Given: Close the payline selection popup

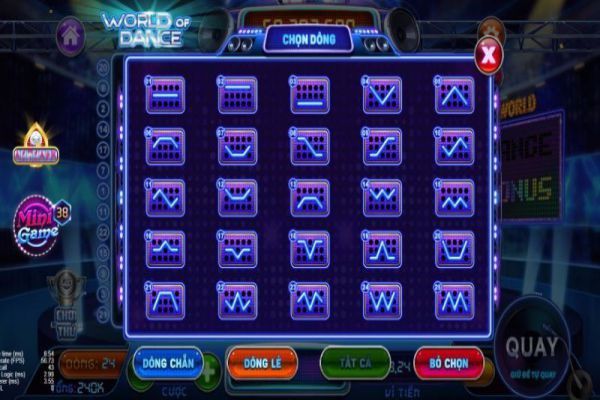Looking at the screenshot, I should 487,56.
